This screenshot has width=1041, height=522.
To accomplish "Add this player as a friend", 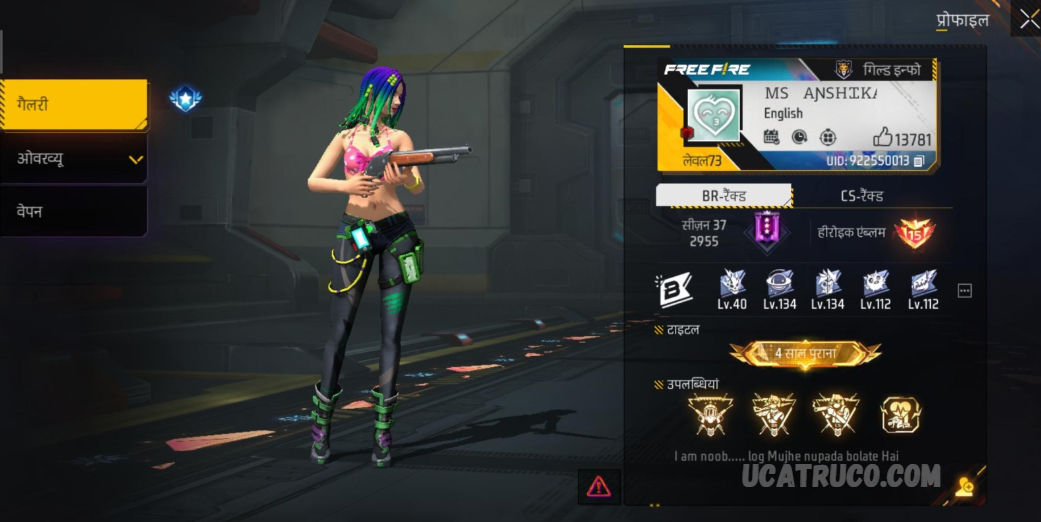I will [964, 487].
